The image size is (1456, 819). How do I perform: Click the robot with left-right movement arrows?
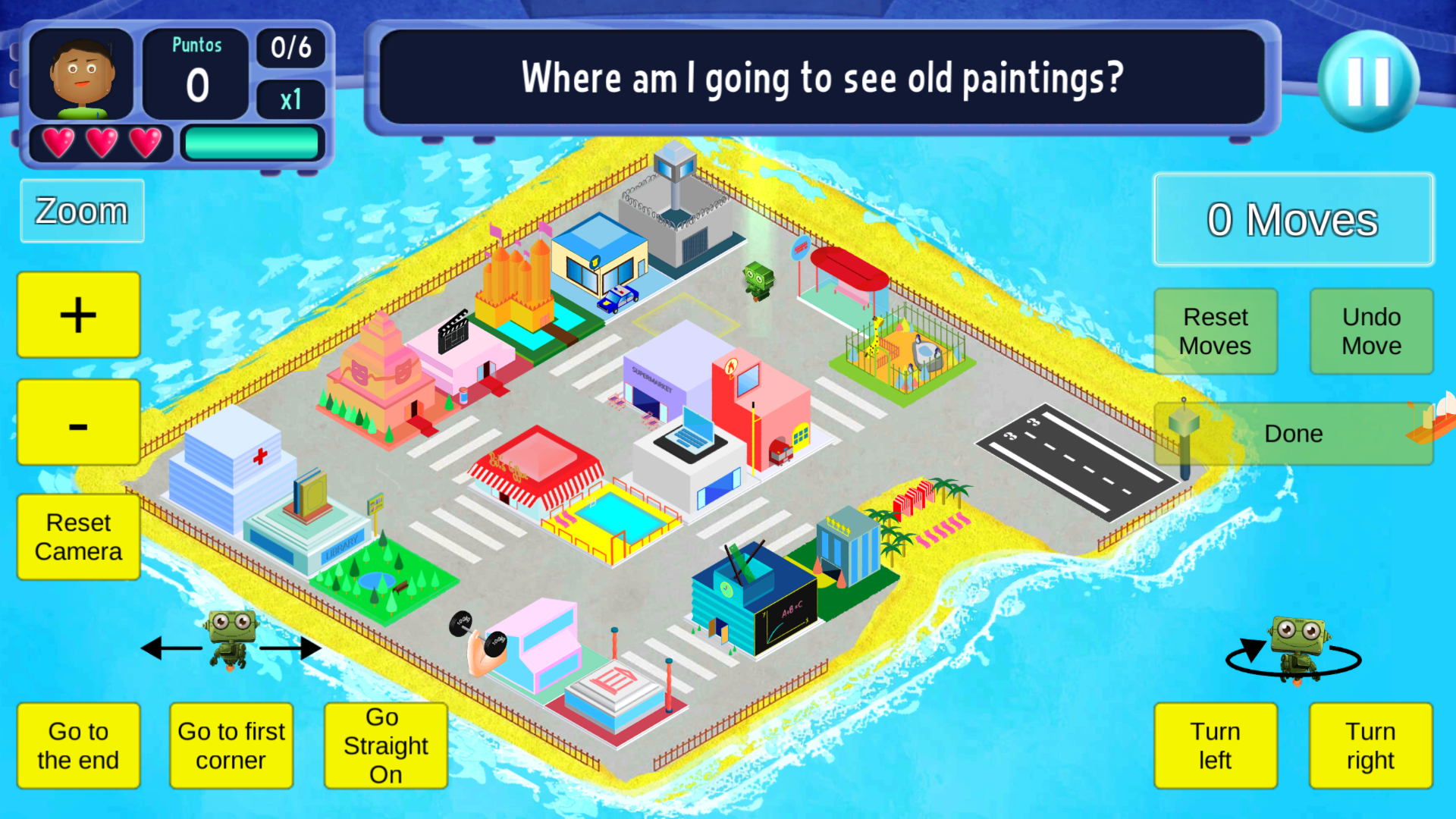[230, 641]
